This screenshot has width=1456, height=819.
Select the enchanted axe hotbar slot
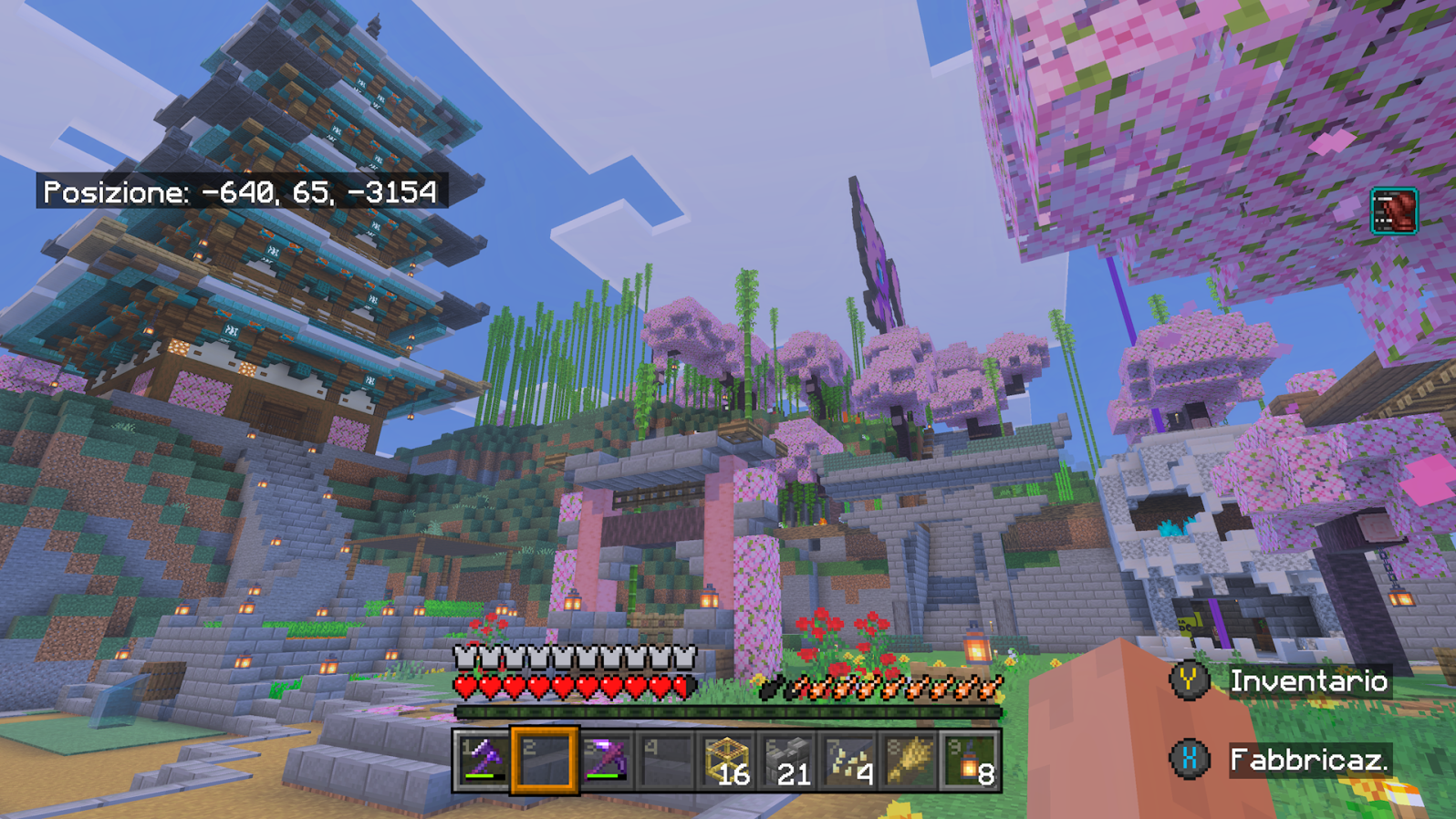[484, 760]
